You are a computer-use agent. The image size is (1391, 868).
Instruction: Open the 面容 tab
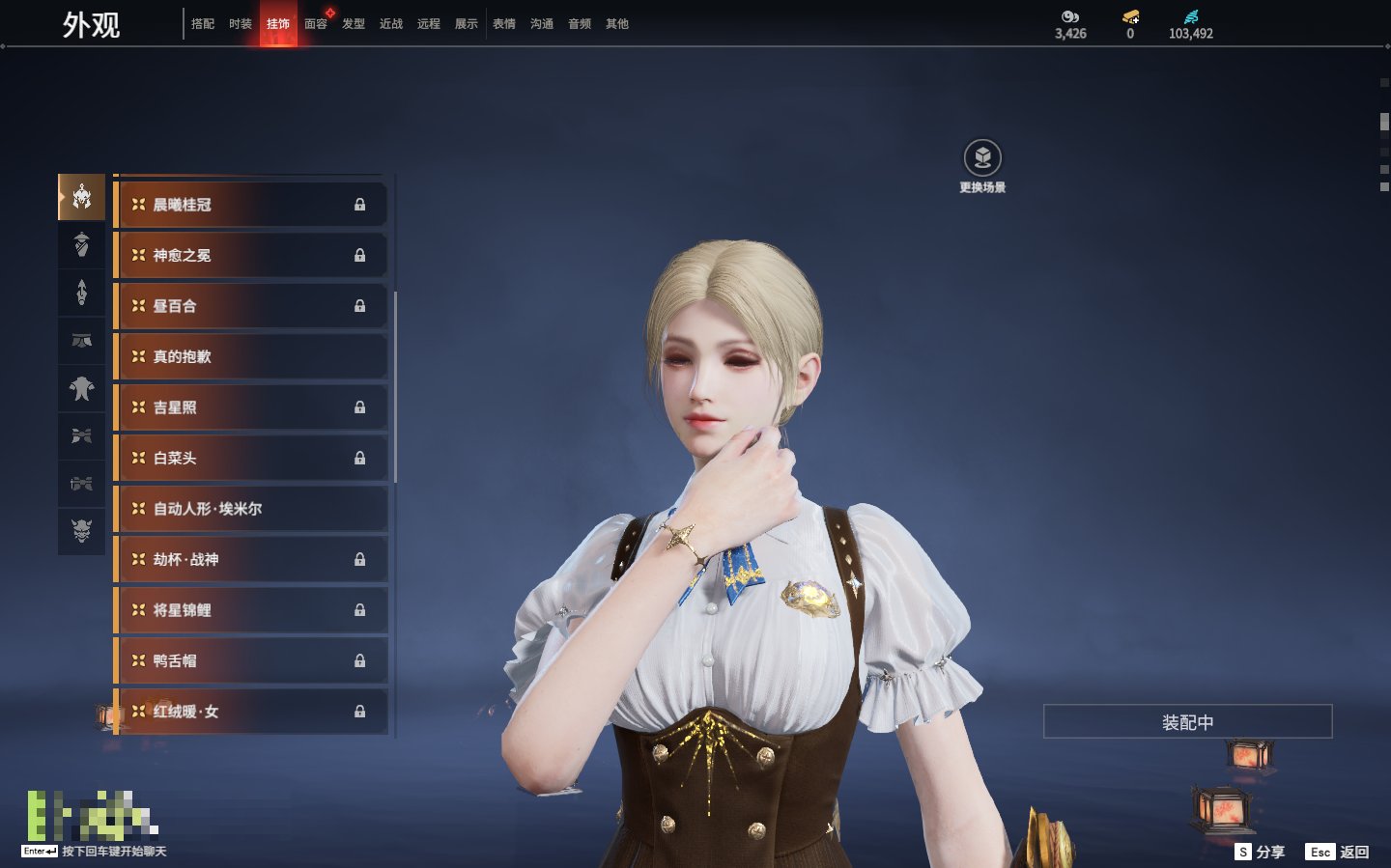coord(315,24)
